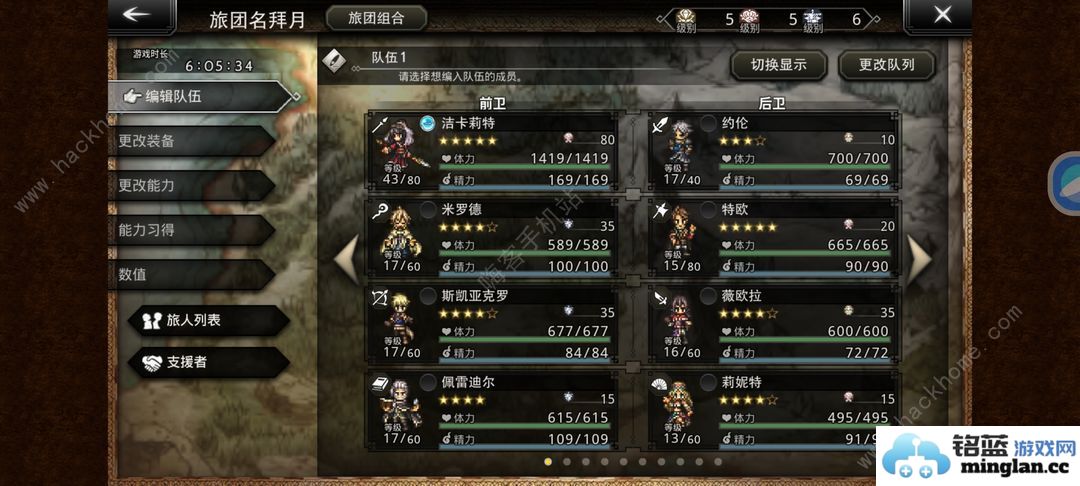Close the party menu with X
Viewport: 1080px width, 486px height.
(x=941, y=15)
